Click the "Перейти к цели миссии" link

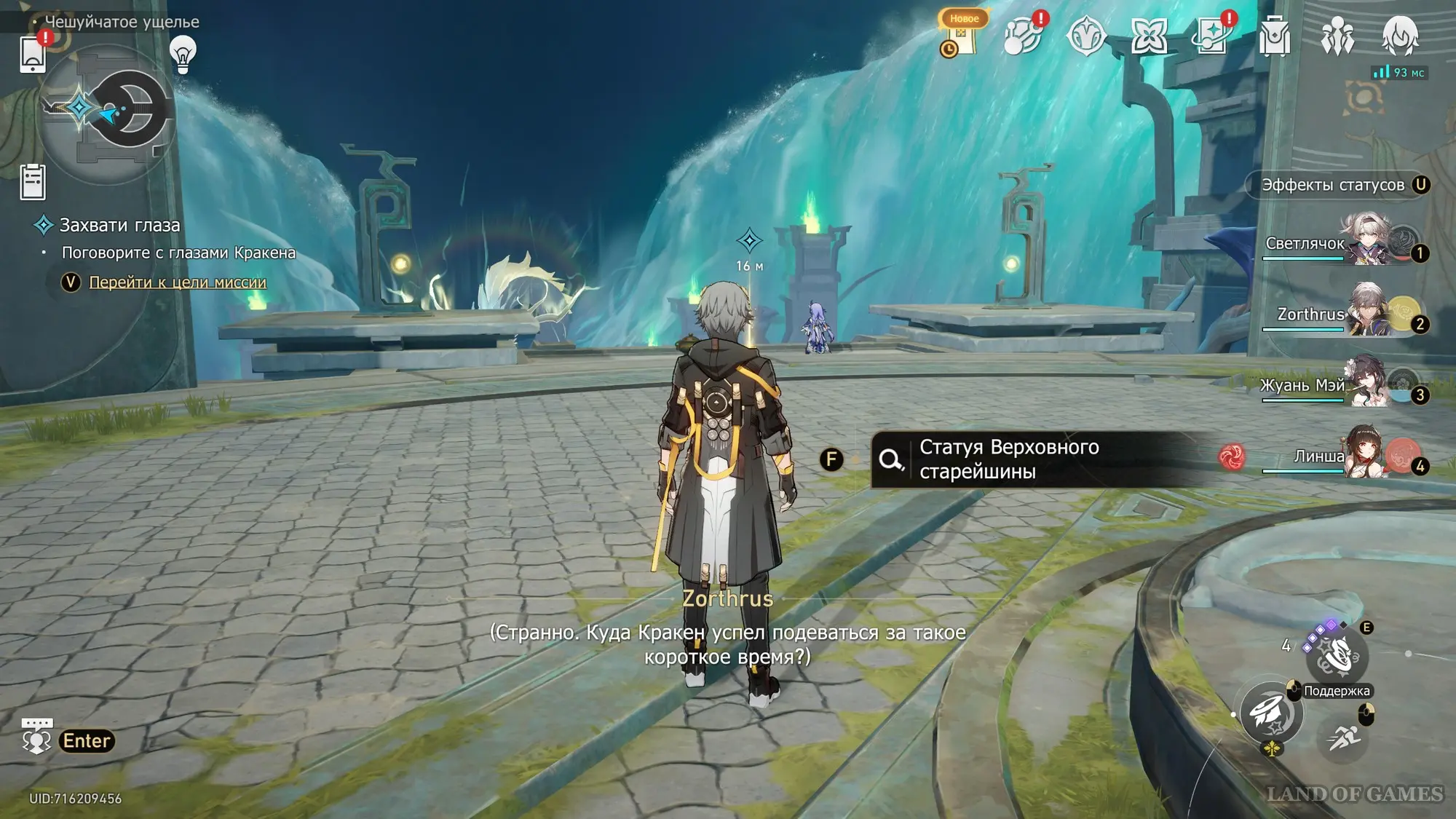[178, 282]
